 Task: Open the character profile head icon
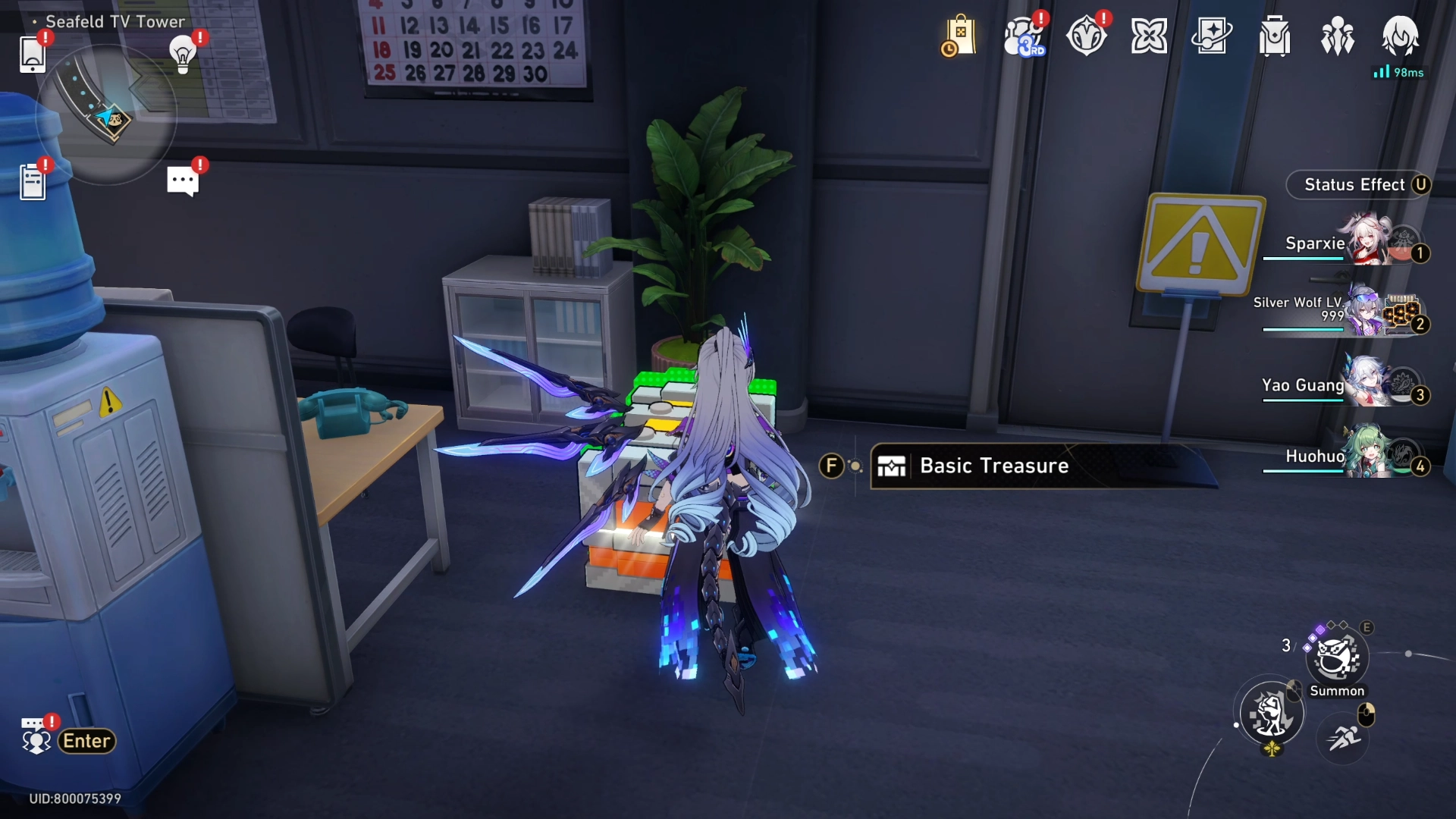[1400, 35]
